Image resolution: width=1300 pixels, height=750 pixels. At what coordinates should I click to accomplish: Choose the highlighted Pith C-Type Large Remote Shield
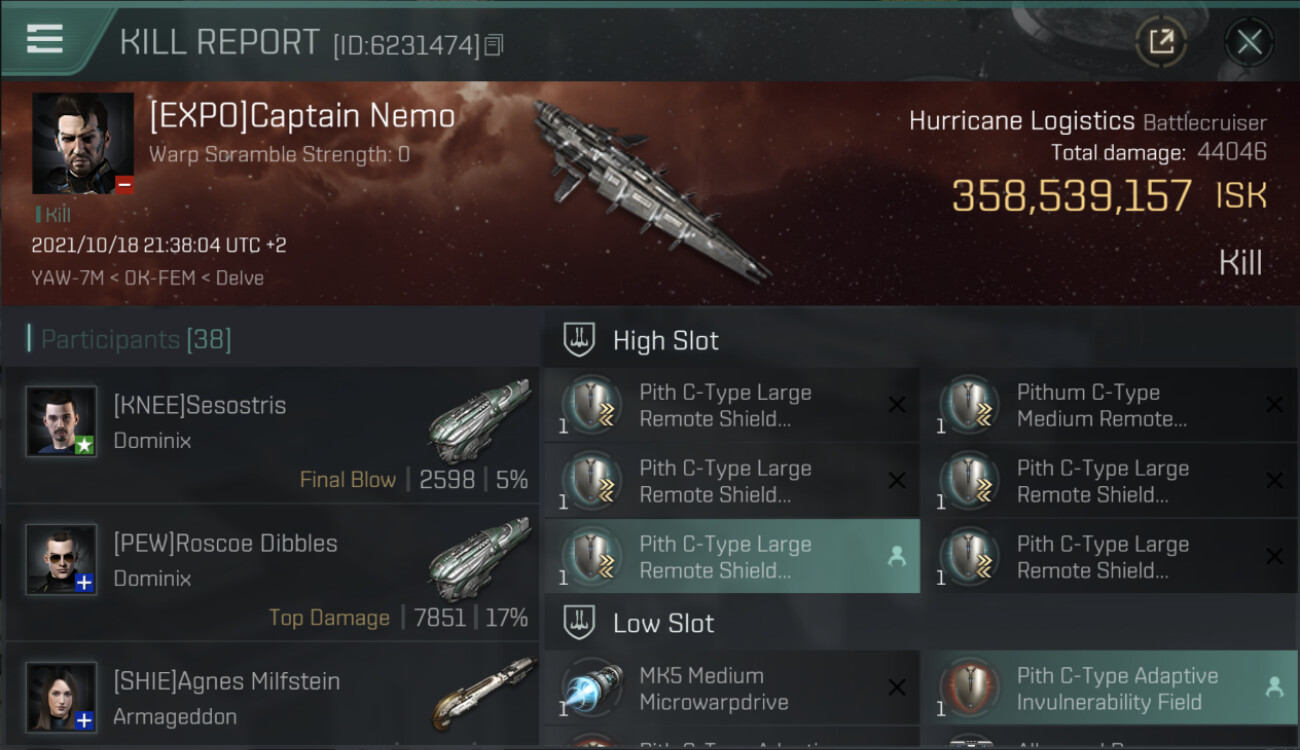click(x=731, y=557)
